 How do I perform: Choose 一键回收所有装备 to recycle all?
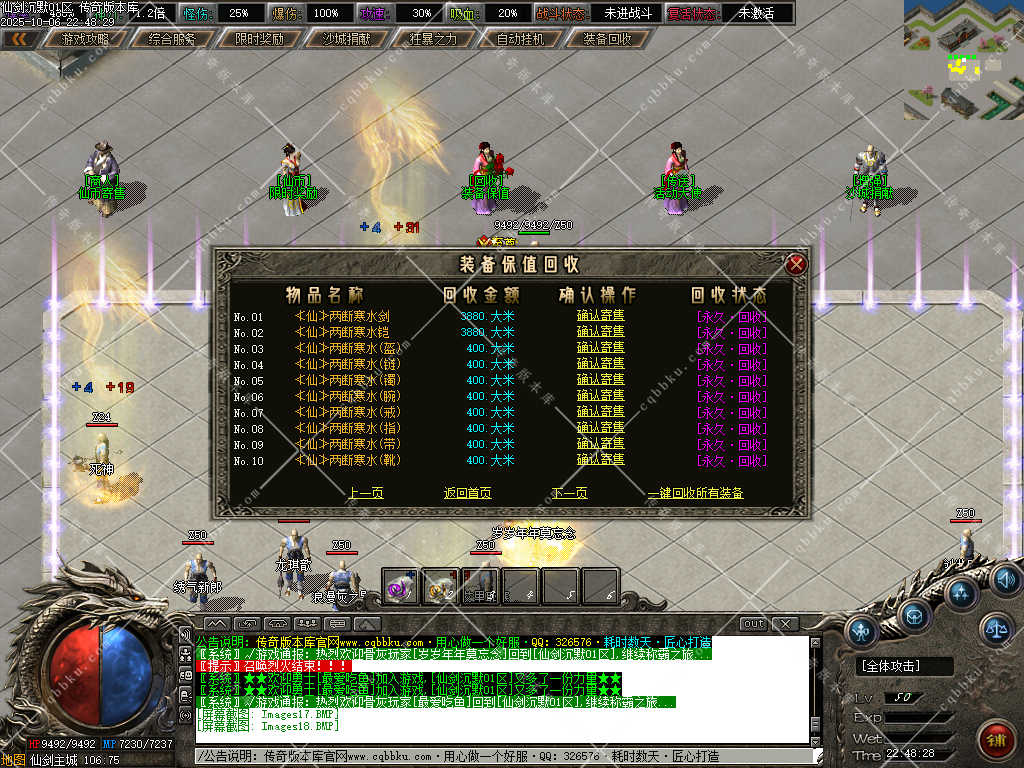(x=695, y=493)
